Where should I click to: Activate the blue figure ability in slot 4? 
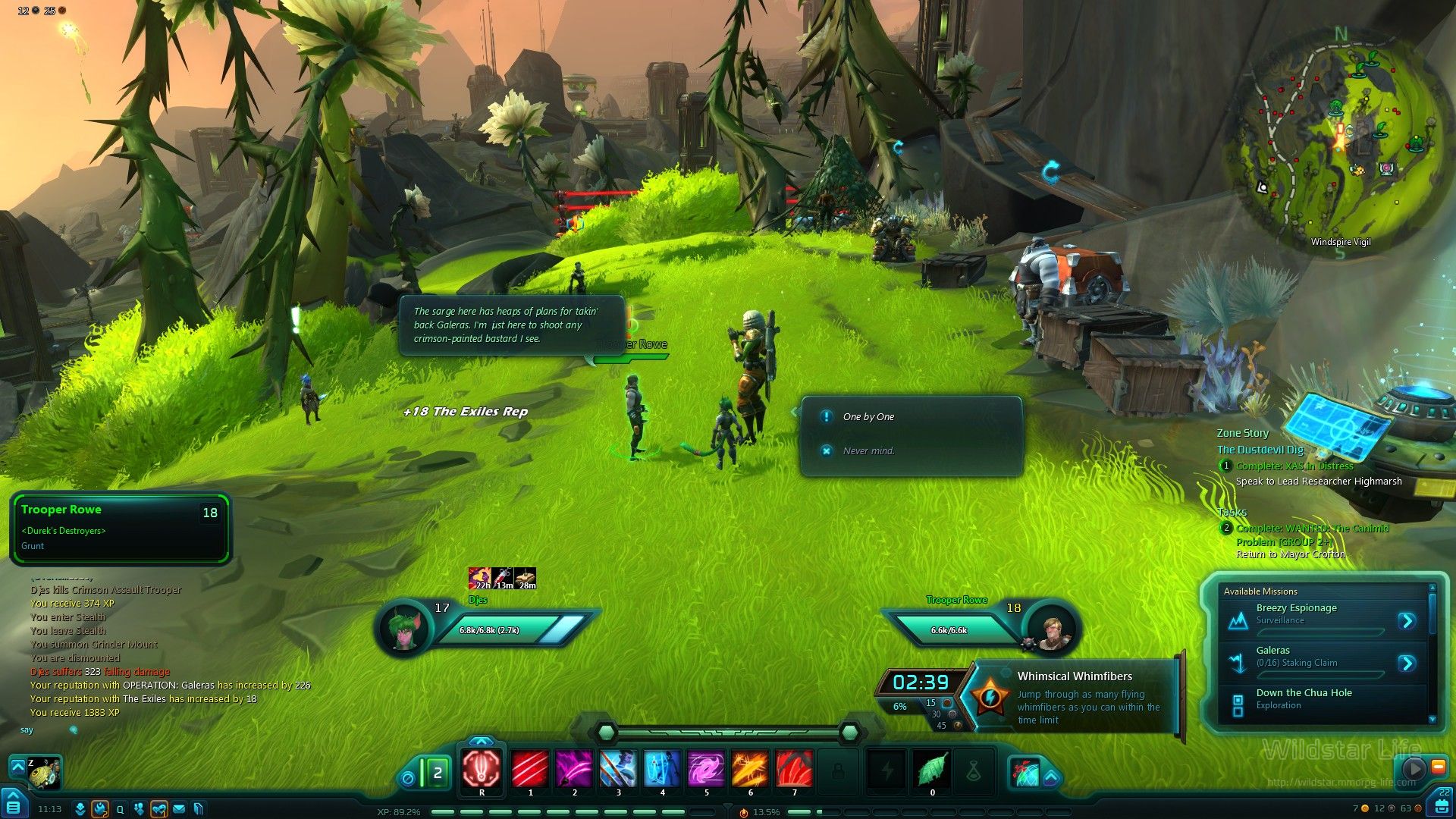(662, 769)
